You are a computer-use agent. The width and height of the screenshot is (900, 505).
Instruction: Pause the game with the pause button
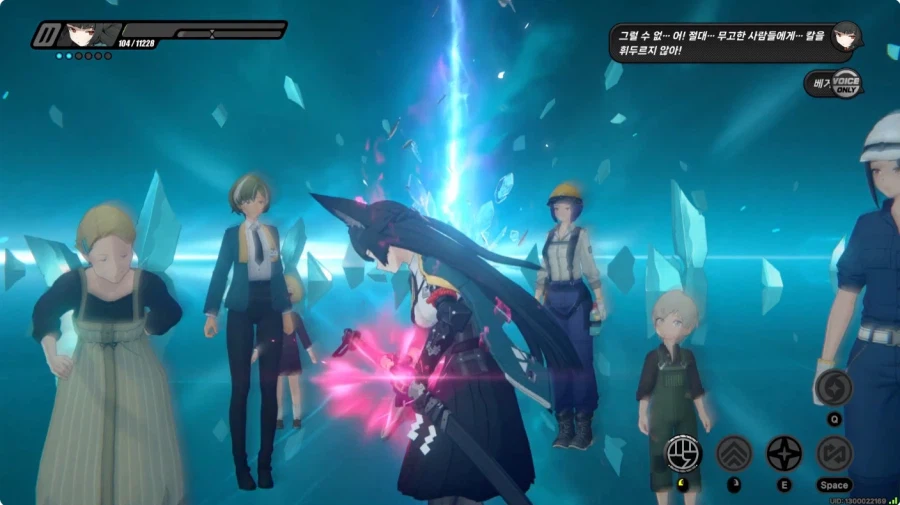point(44,36)
